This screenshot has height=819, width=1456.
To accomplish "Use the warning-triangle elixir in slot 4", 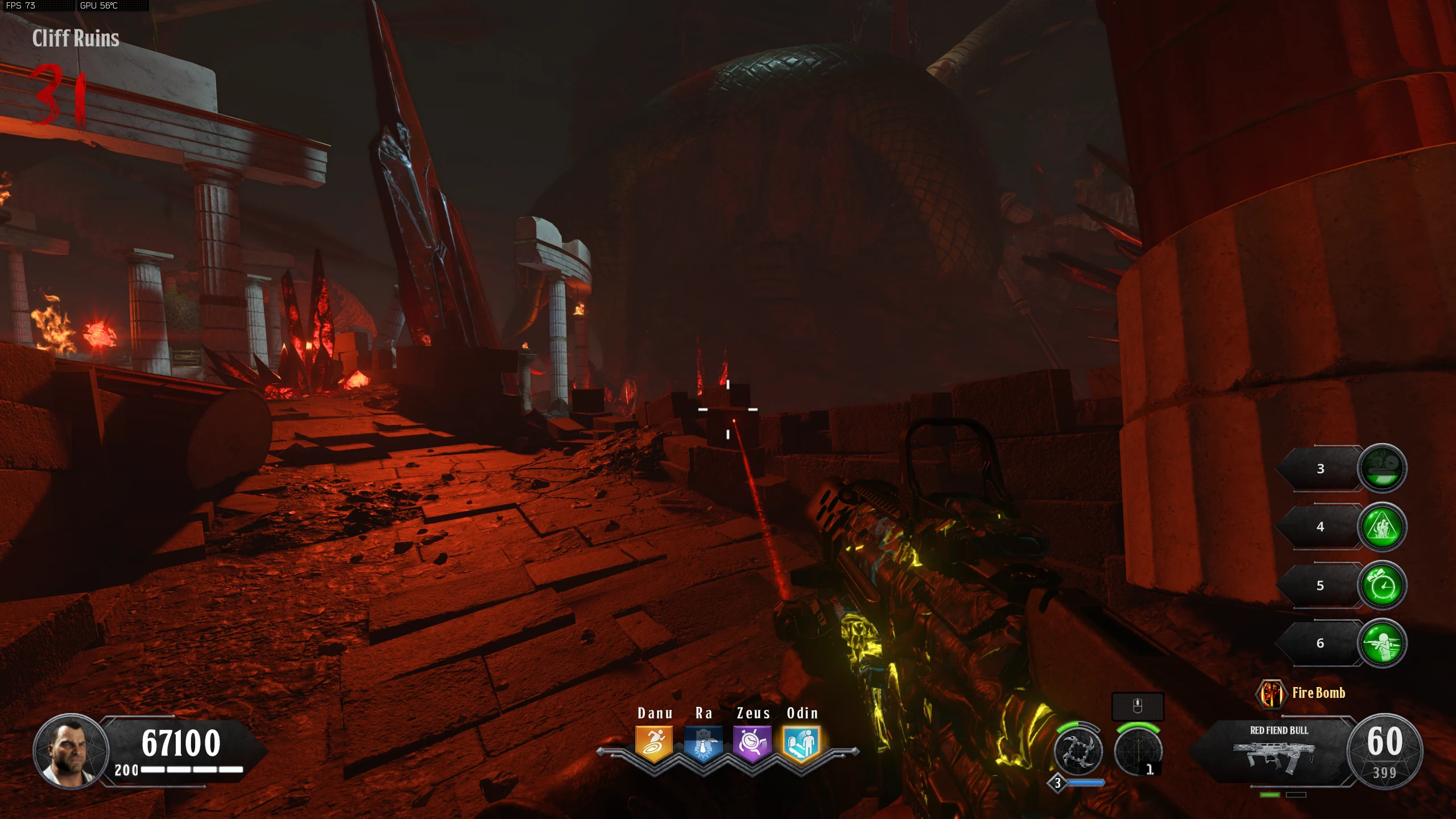I will (1382, 527).
